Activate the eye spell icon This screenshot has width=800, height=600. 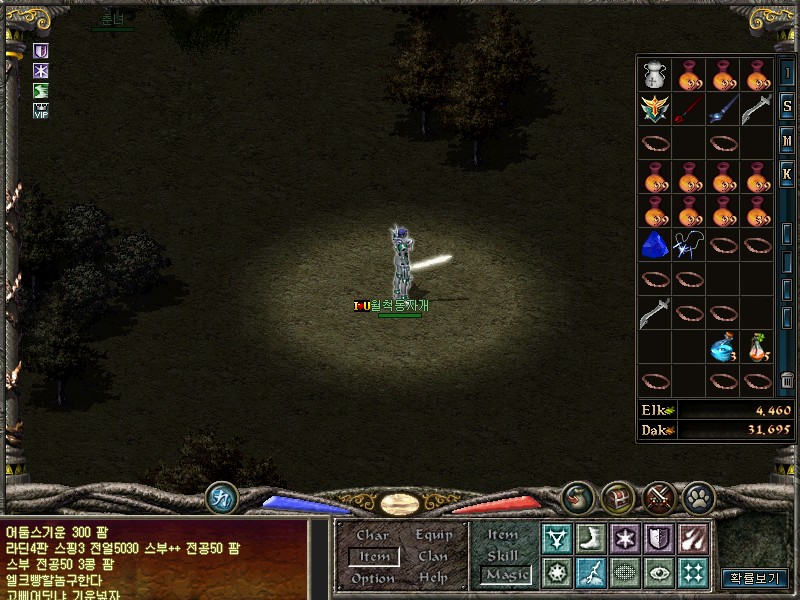coord(657,572)
